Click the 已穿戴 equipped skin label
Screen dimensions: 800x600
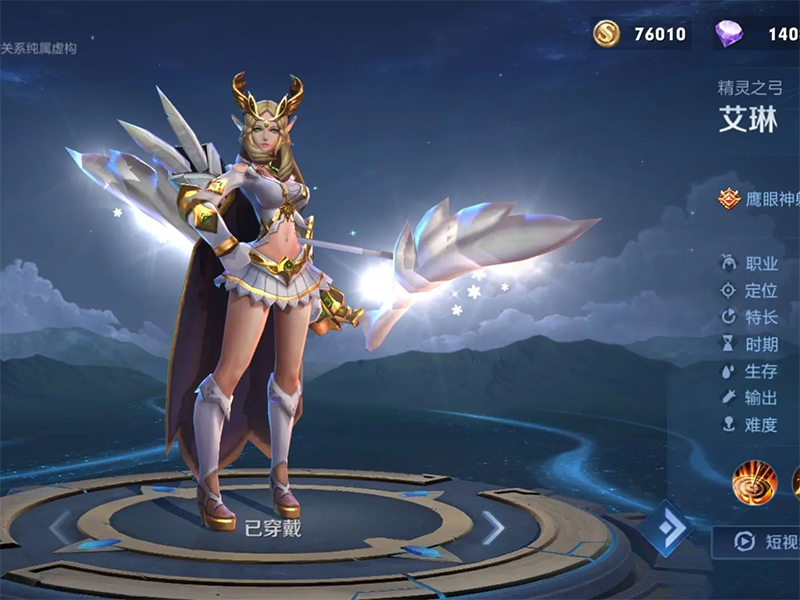point(273,529)
